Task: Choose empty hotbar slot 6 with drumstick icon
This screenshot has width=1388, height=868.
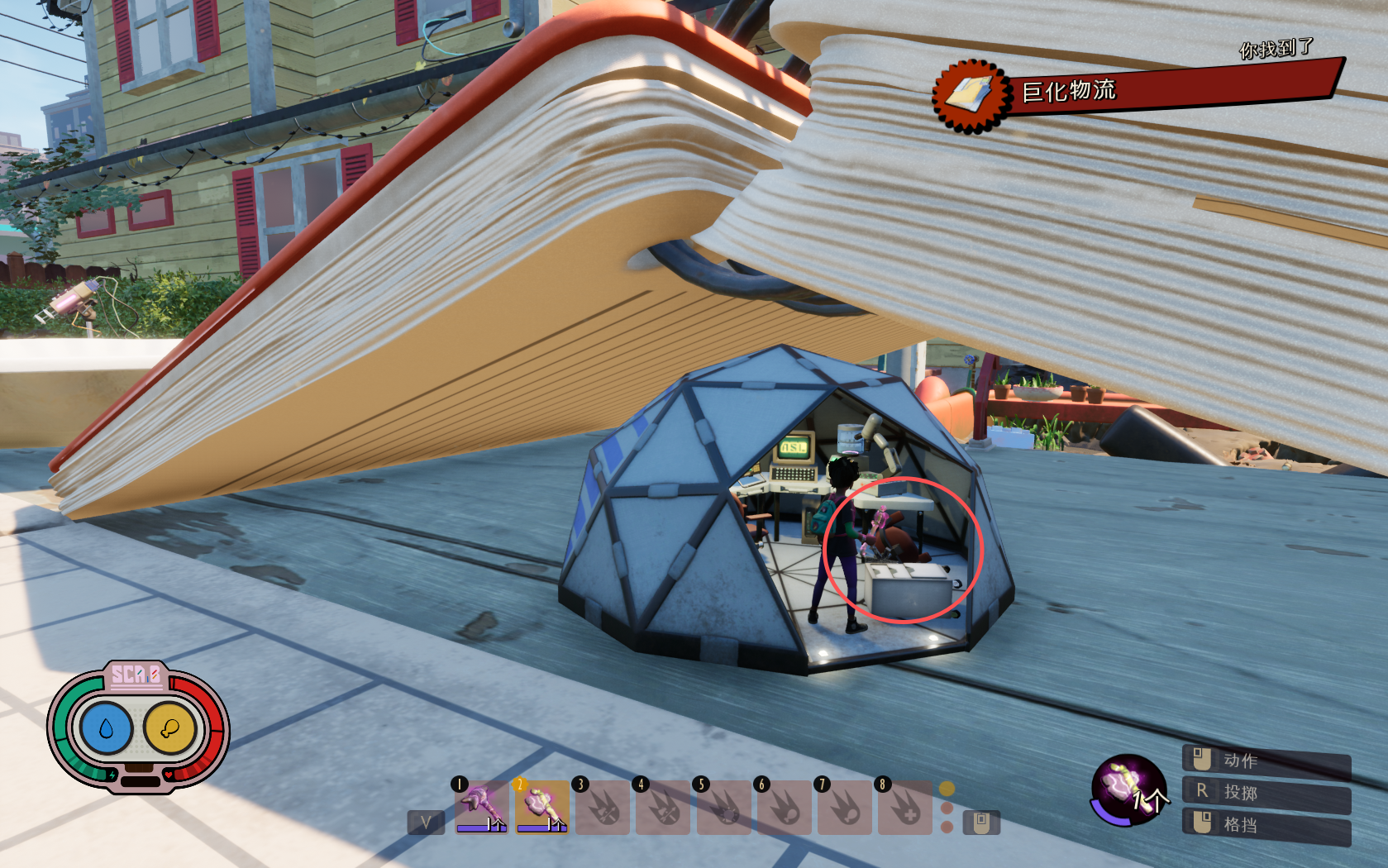Action: (784, 807)
